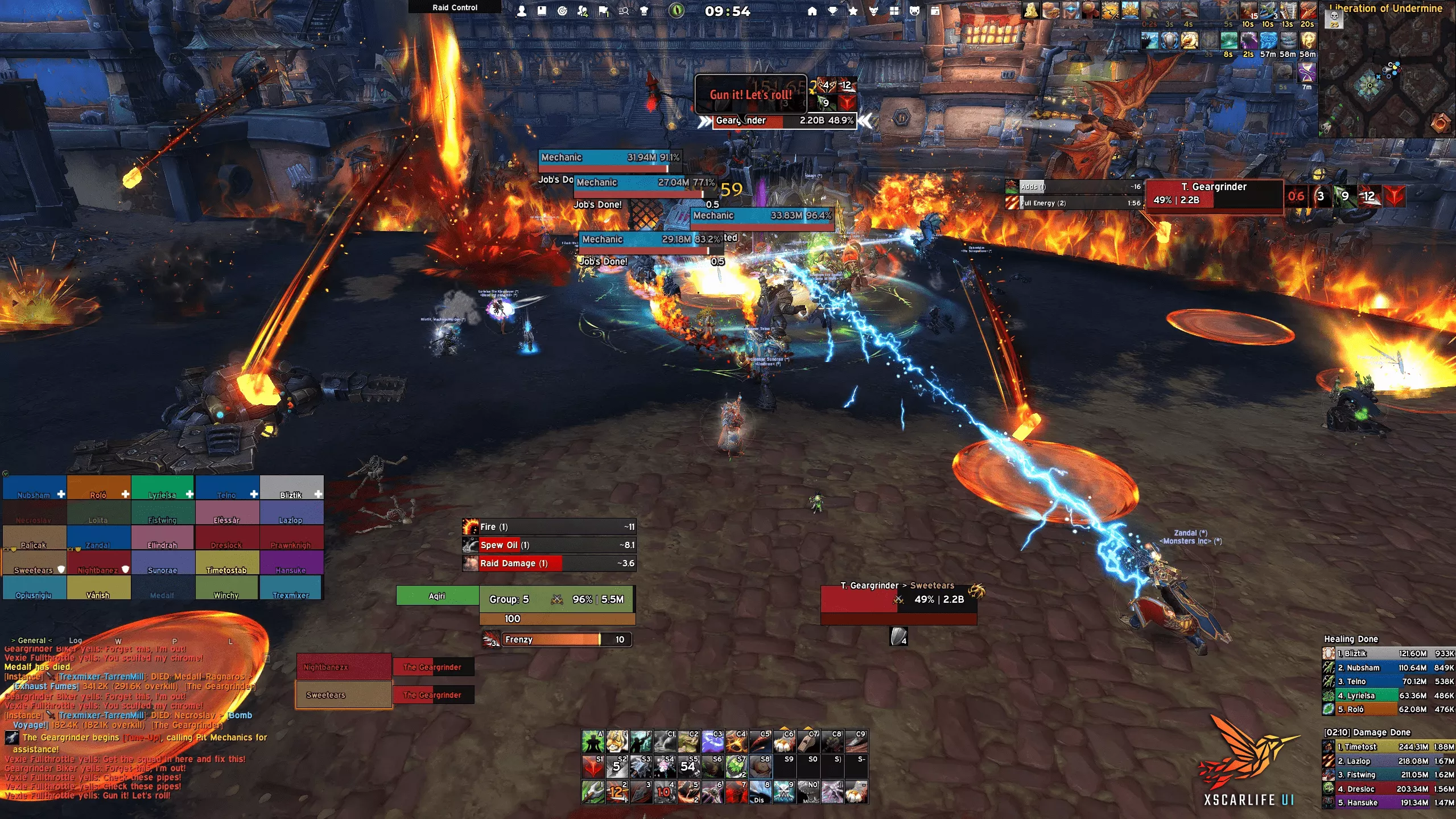This screenshot has width=1456, height=819.
Task: Switch to the Log chat tab
Action: pos(75,640)
